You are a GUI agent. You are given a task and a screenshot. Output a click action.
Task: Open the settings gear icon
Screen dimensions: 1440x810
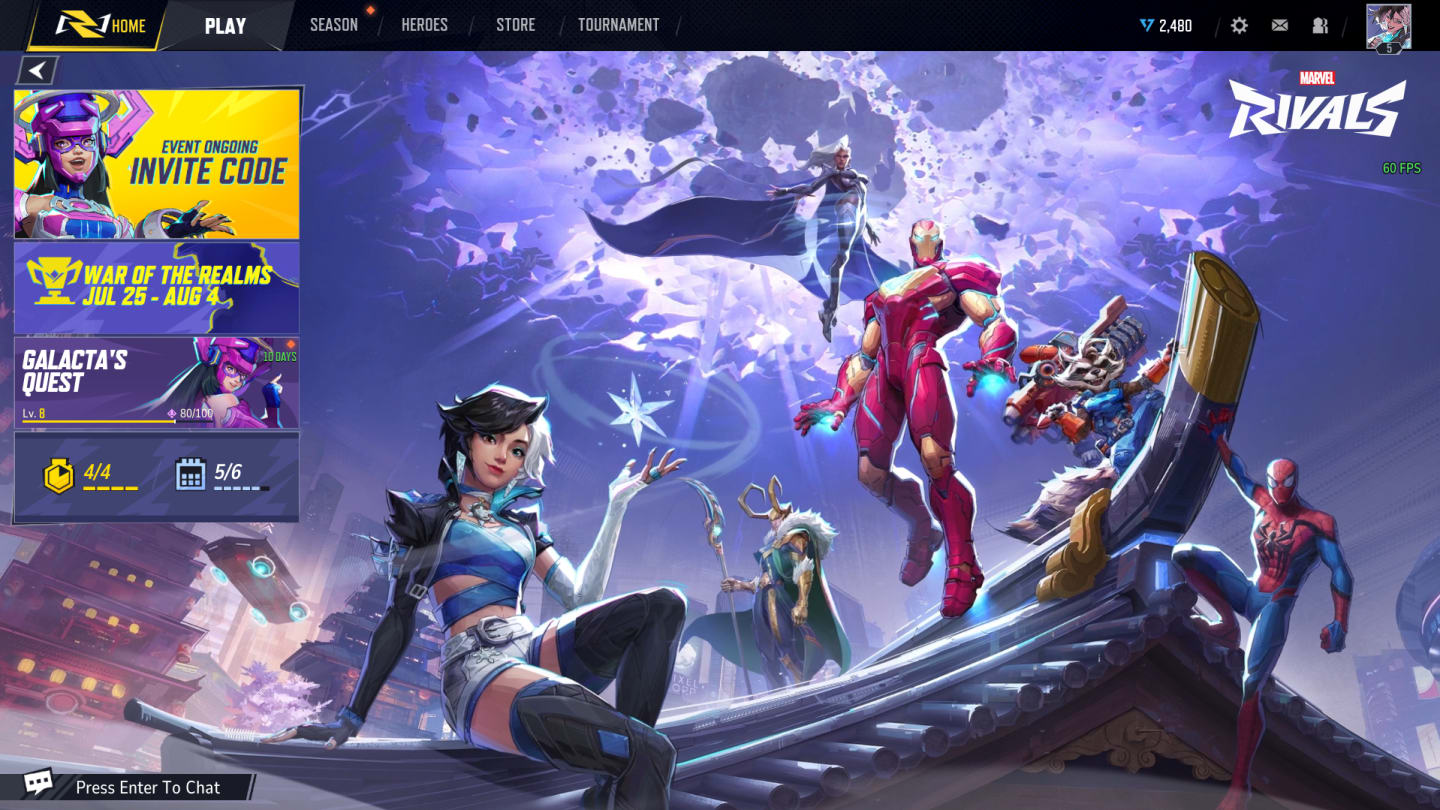click(1239, 25)
